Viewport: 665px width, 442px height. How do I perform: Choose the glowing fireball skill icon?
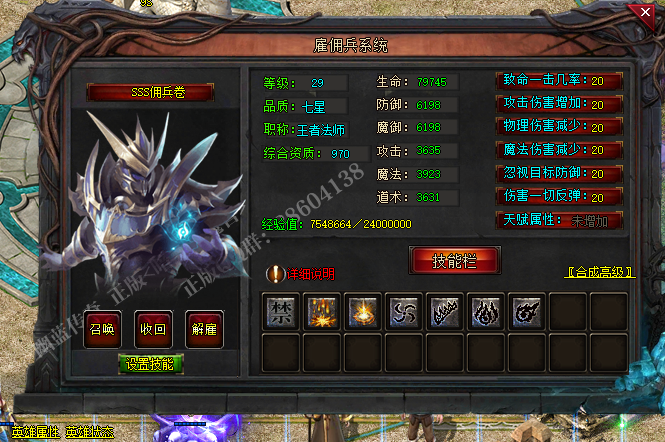pos(360,311)
